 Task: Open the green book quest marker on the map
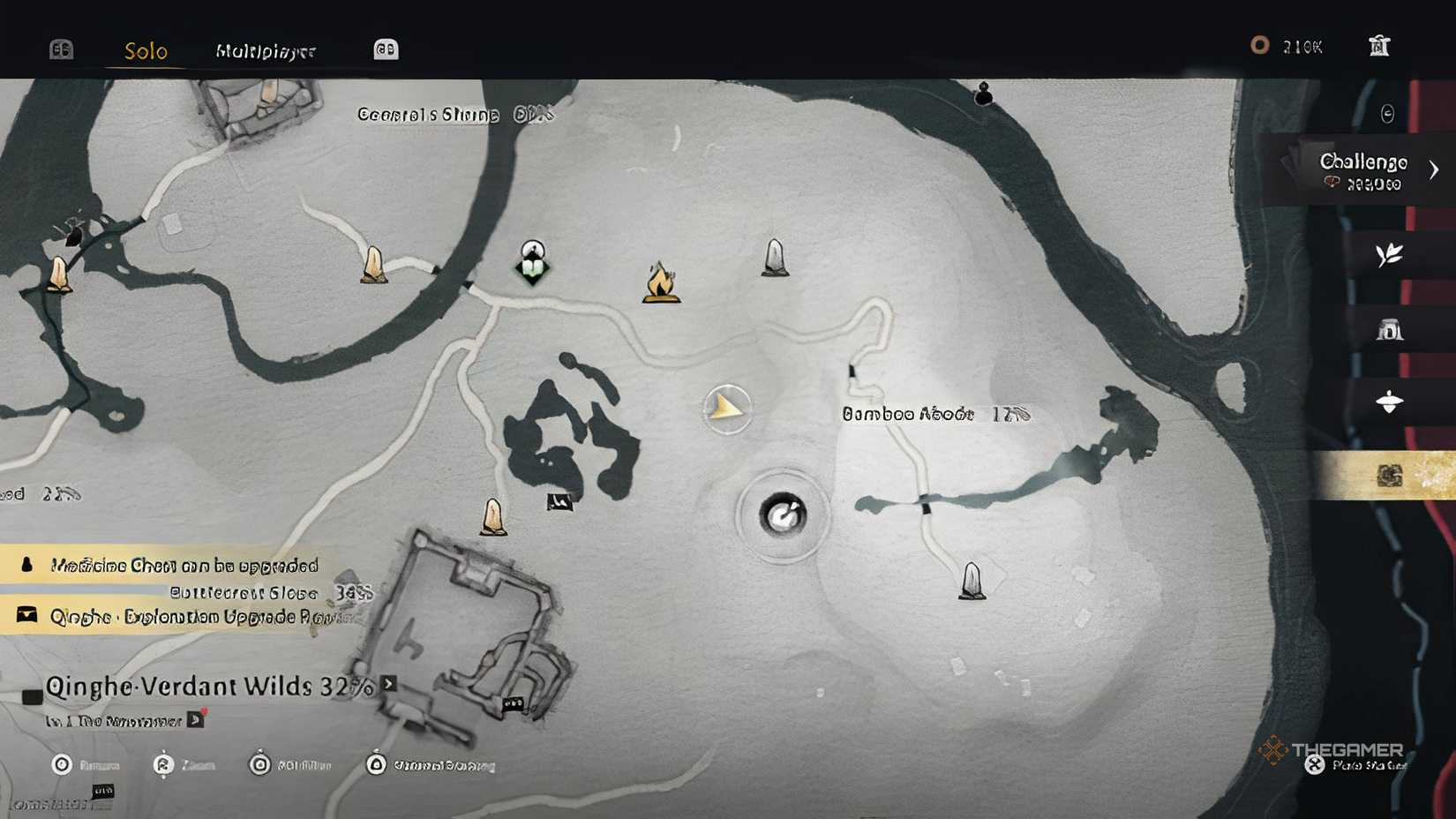(x=532, y=262)
